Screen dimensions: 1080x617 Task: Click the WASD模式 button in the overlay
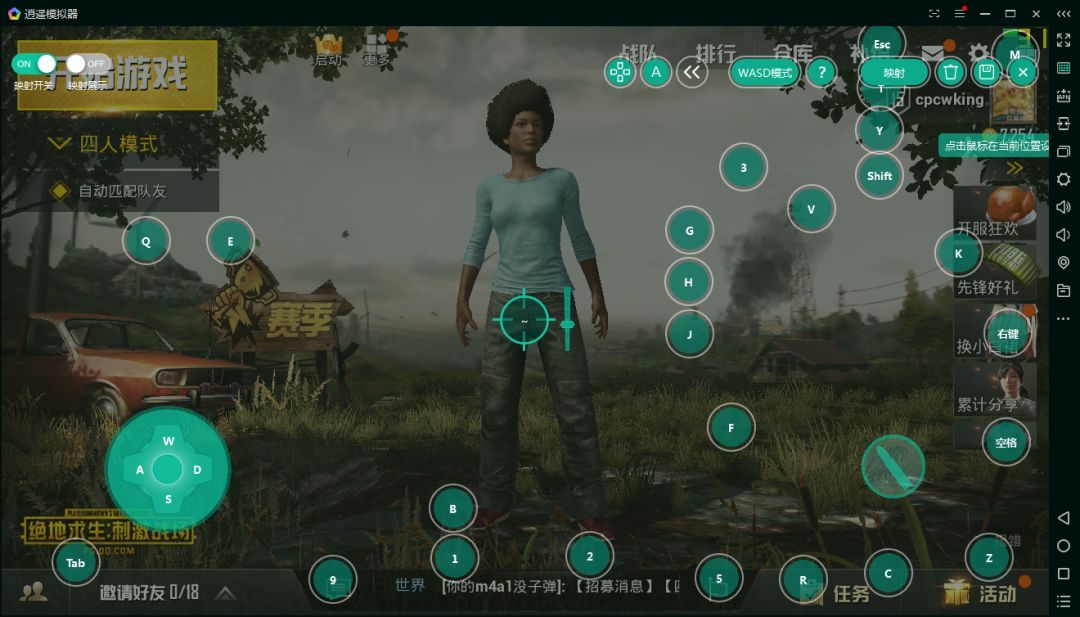point(765,73)
